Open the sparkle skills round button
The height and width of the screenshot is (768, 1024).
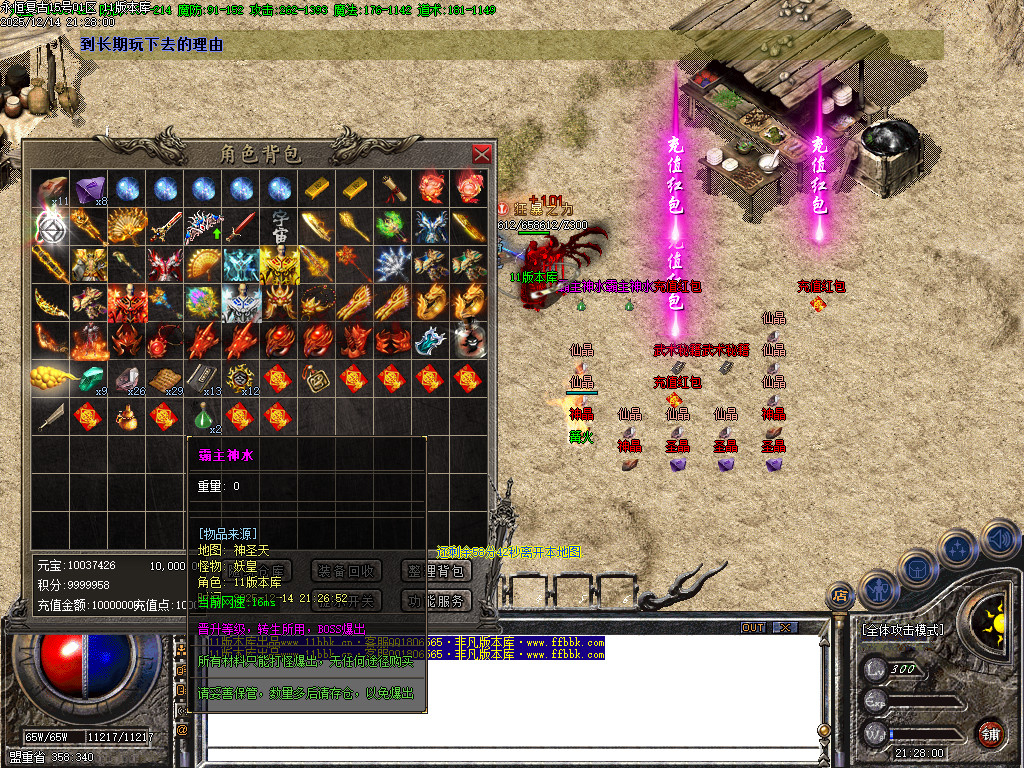pos(957,549)
